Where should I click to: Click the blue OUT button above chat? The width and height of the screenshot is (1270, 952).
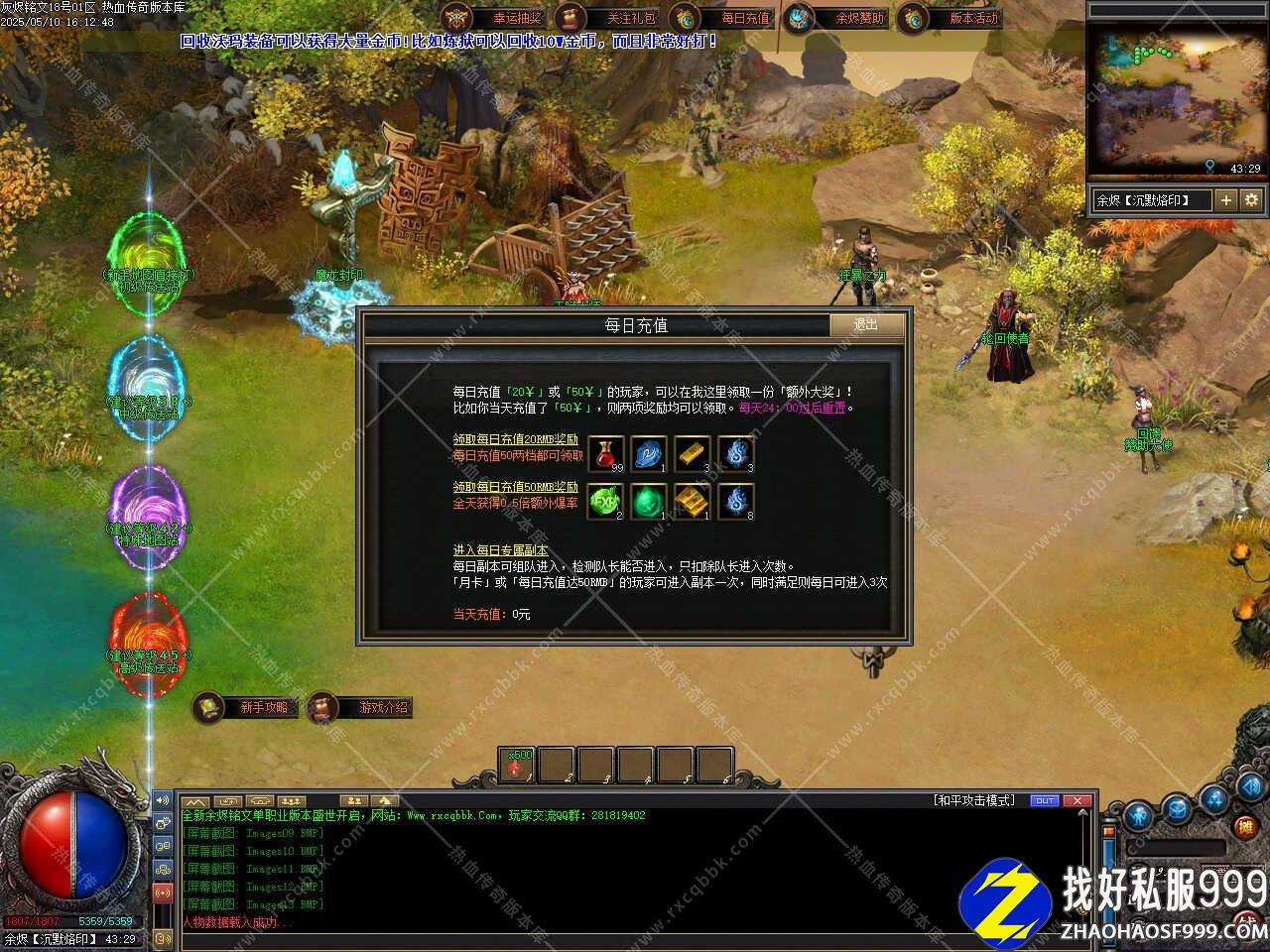click(x=1045, y=800)
